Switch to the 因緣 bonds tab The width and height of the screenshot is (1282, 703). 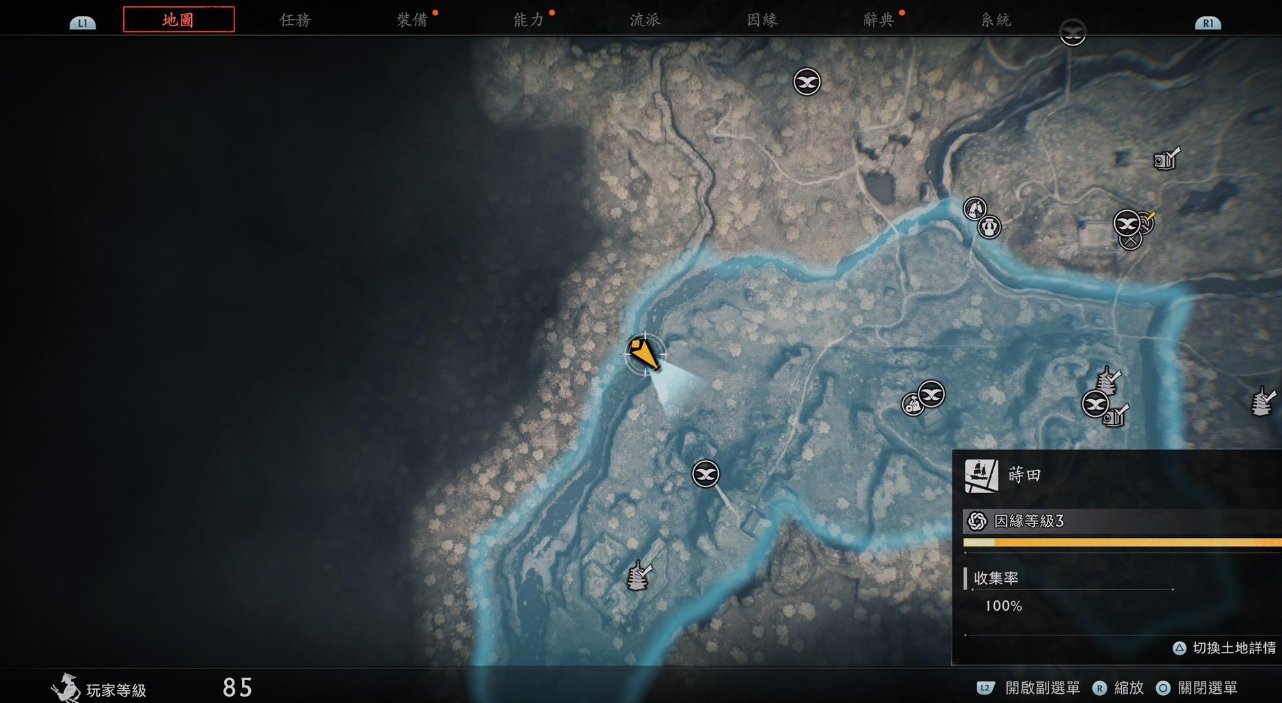click(762, 20)
